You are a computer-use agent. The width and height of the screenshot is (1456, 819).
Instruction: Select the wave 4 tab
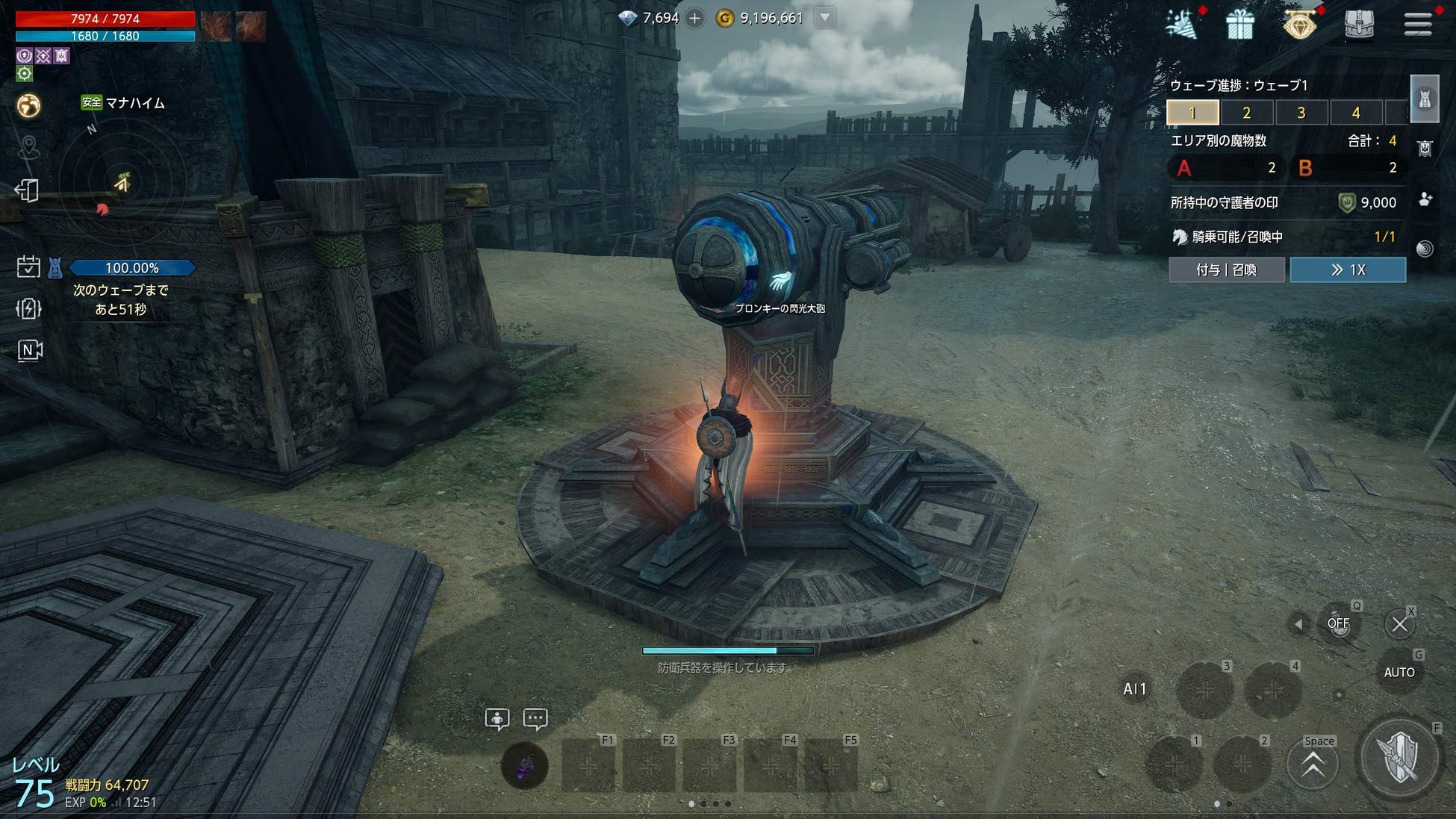coord(1356,113)
